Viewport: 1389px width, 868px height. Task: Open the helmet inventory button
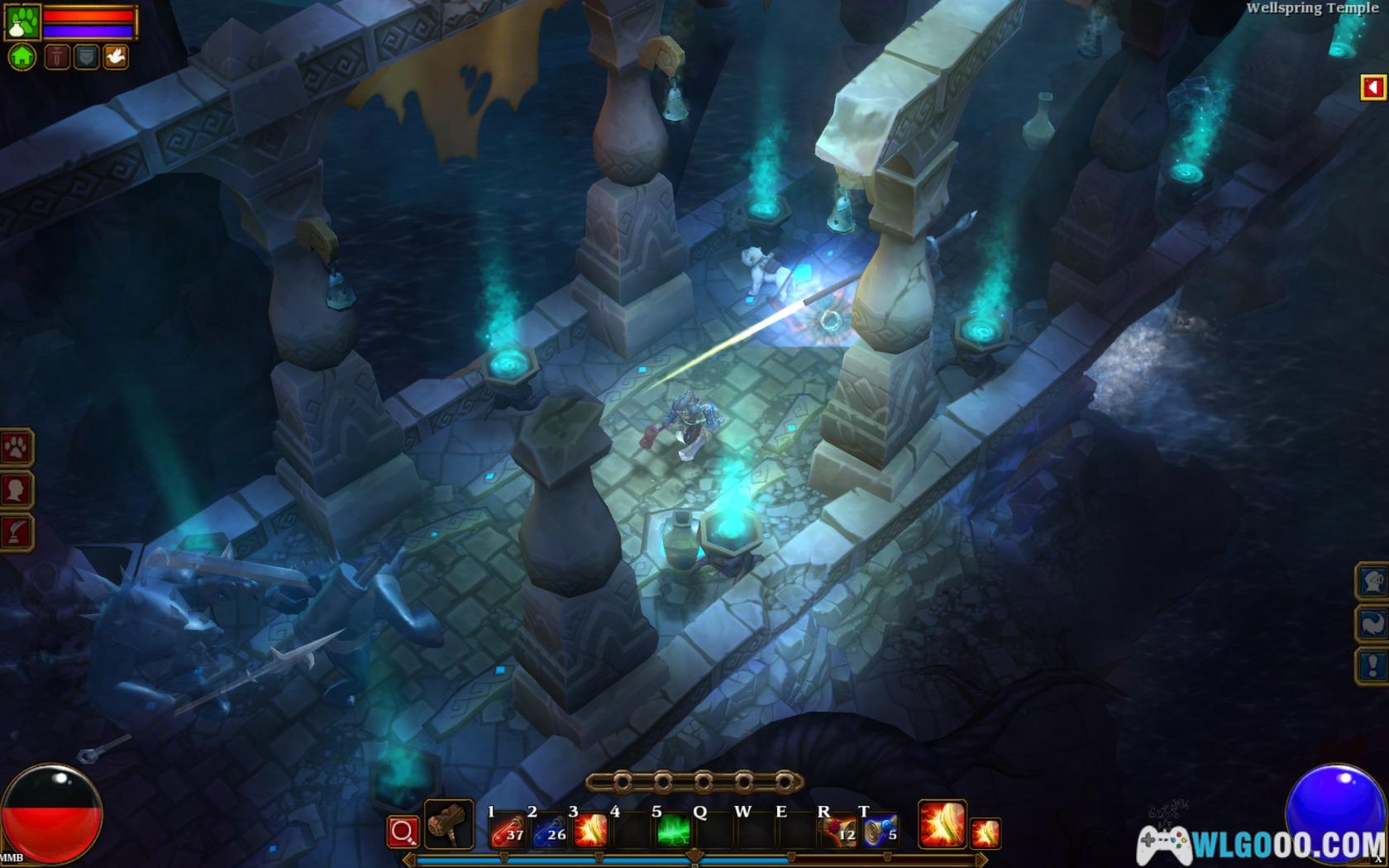(1372, 581)
